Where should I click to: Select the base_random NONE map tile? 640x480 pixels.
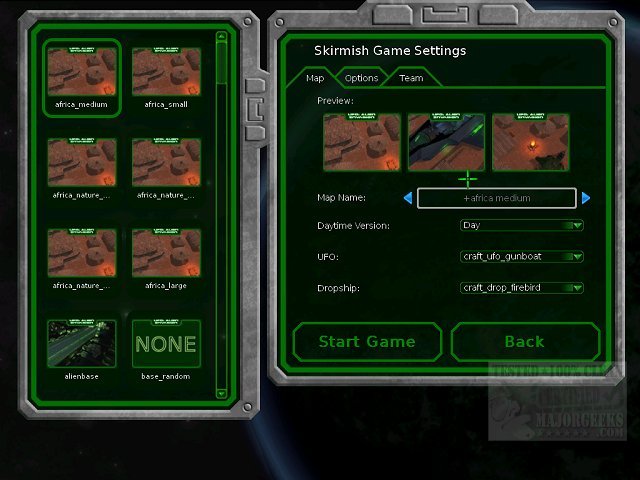coord(166,344)
